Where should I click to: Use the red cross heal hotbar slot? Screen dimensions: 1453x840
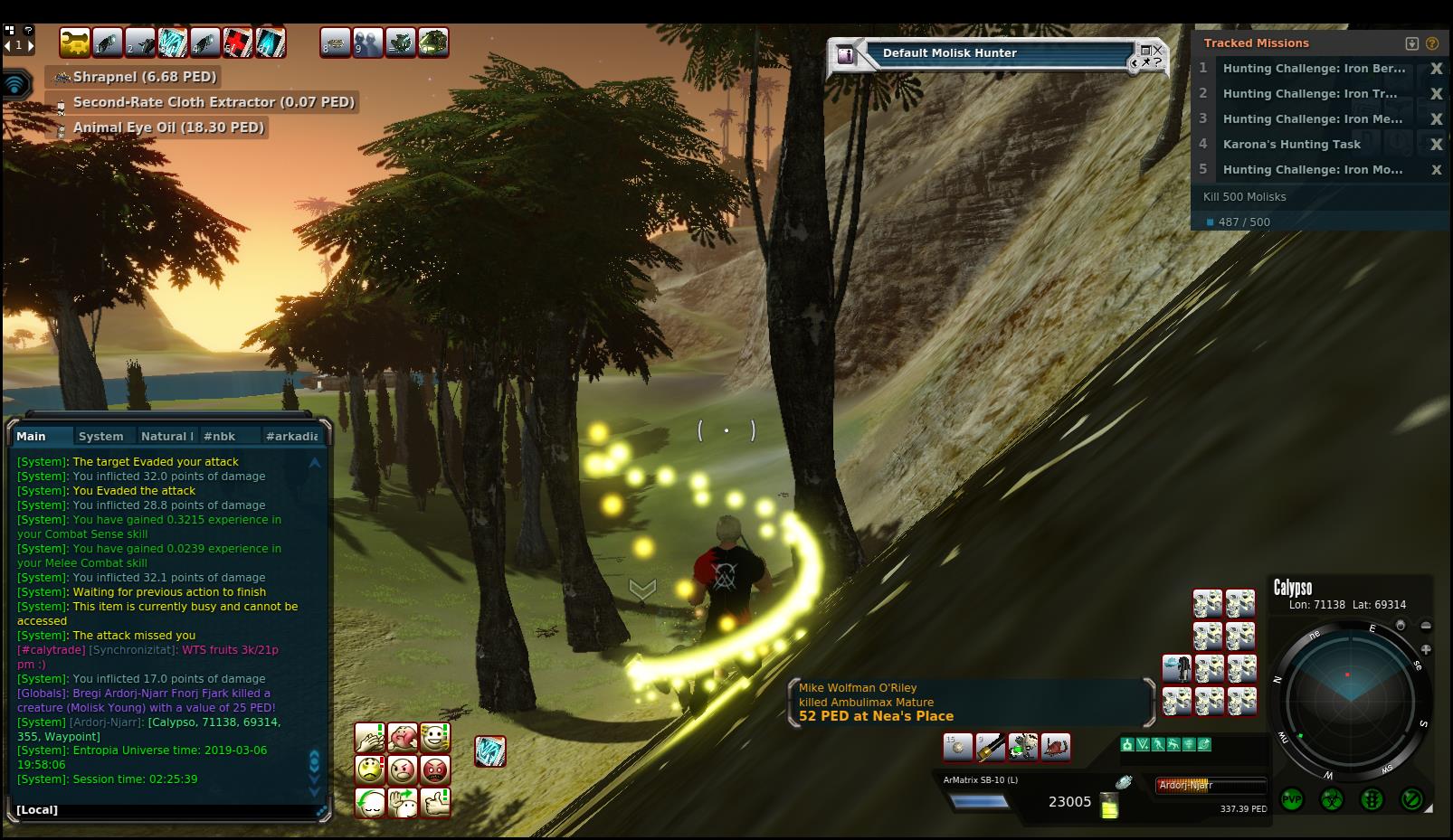click(x=238, y=42)
